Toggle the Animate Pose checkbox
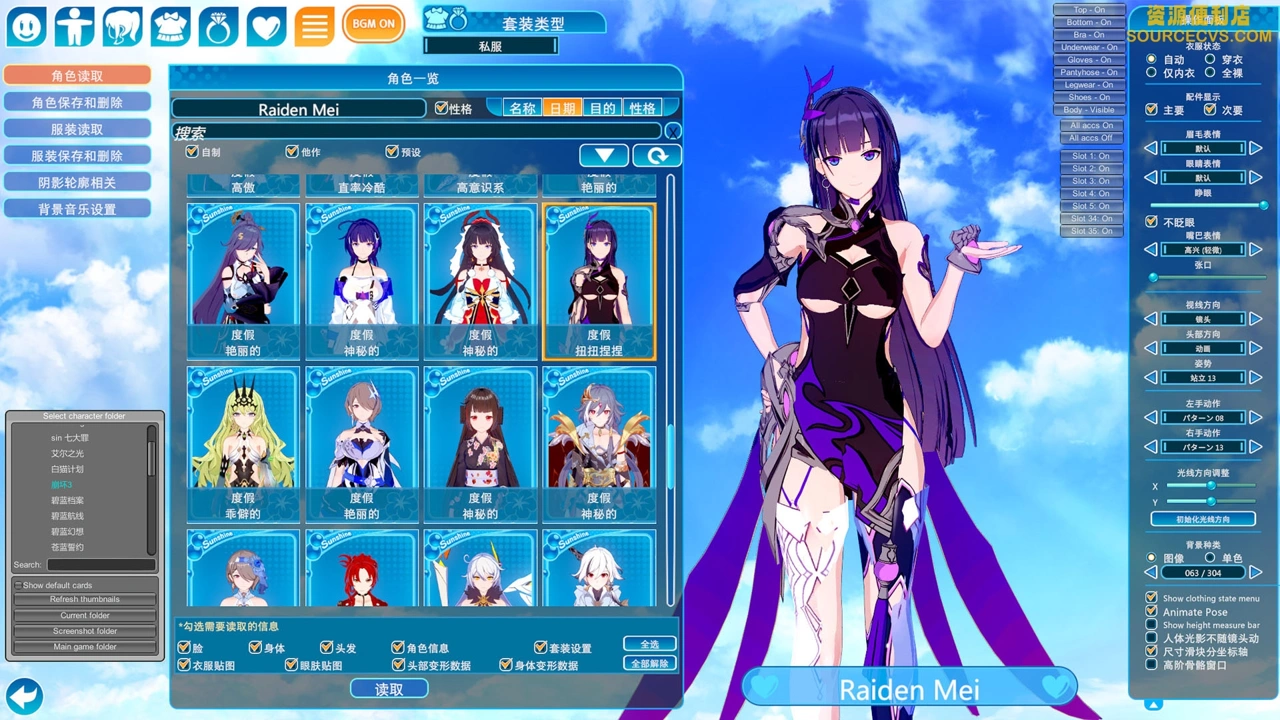Screen dimensions: 1280x720 pos(1152,612)
